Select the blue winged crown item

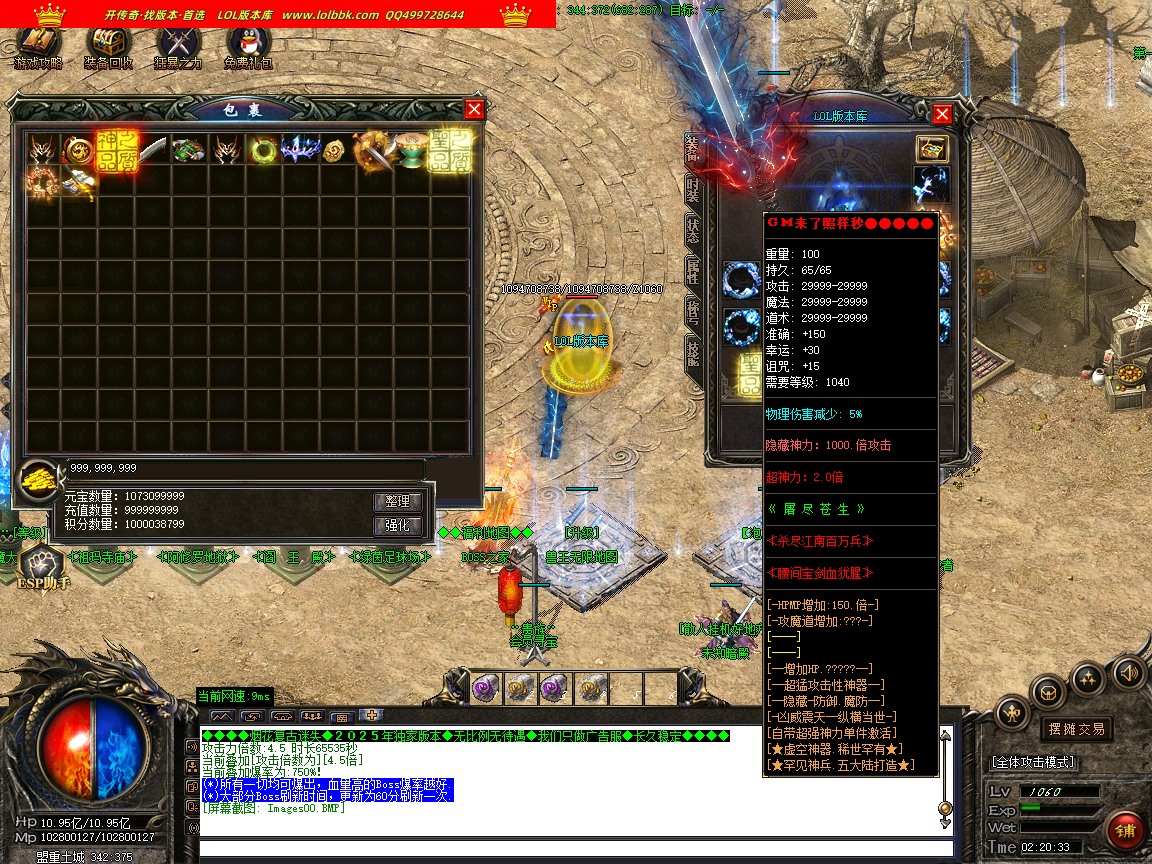(x=300, y=151)
